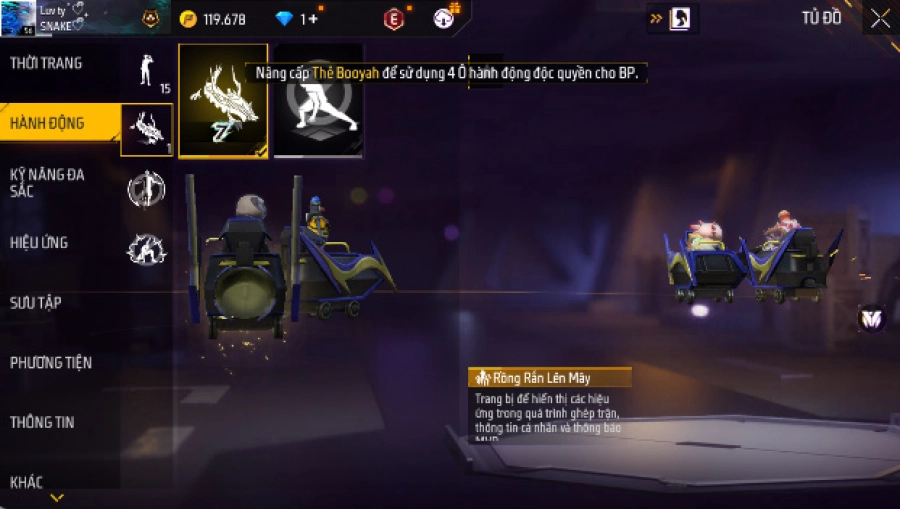This screenshot has height=509, width=900.
Task: Open the clock event icon with gift
Action: click(445, 17)
